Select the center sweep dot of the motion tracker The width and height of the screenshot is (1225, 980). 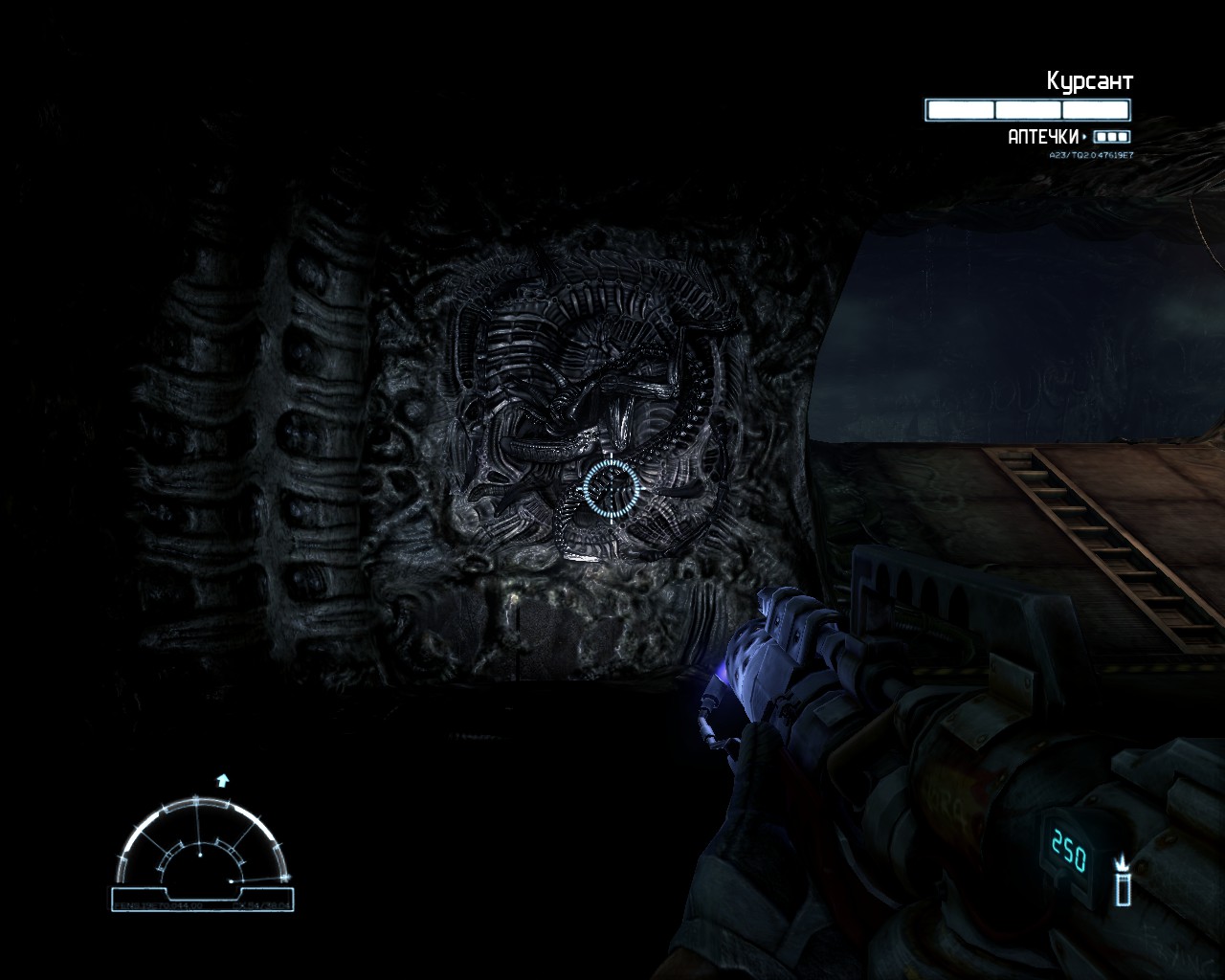point(200,855)
